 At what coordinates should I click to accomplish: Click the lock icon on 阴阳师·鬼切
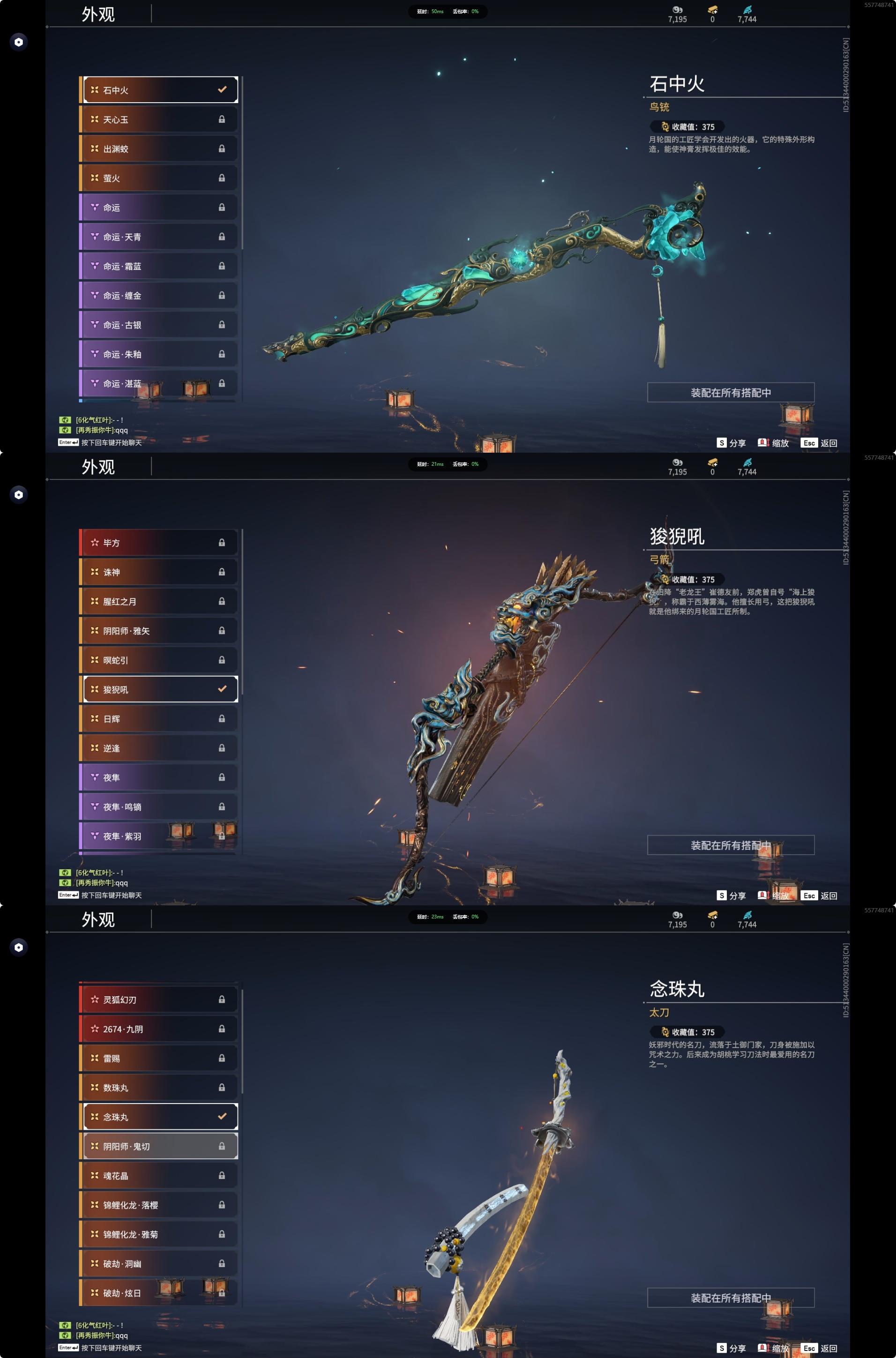[x=221, y=1145]
